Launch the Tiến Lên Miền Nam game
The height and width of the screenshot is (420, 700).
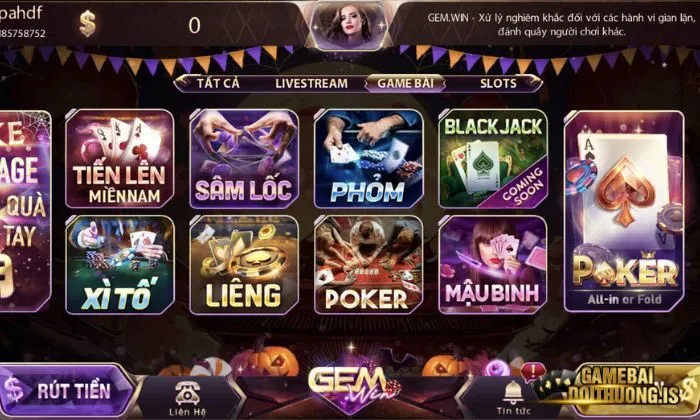119,159
